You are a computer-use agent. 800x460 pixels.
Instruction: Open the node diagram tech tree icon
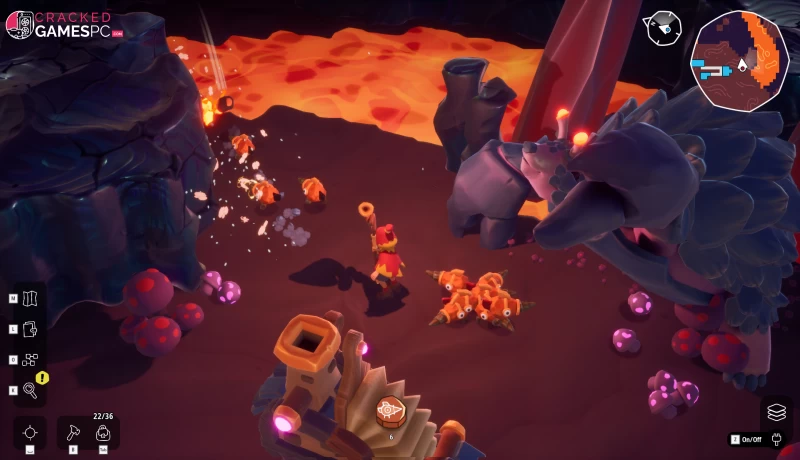coord(29,359)
